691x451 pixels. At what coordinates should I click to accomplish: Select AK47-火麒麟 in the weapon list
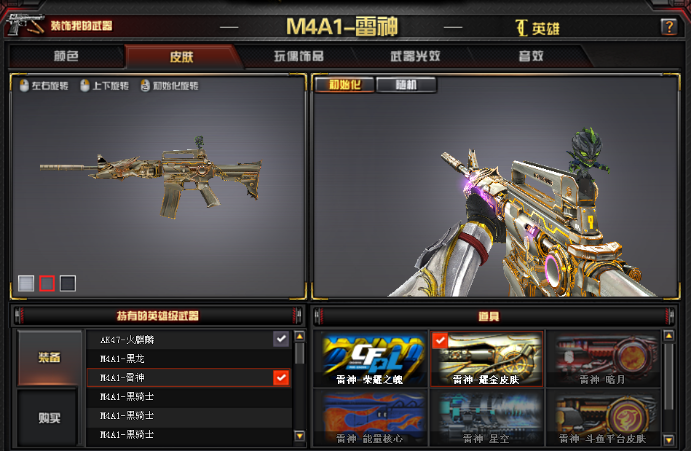[x=180, y=340]
